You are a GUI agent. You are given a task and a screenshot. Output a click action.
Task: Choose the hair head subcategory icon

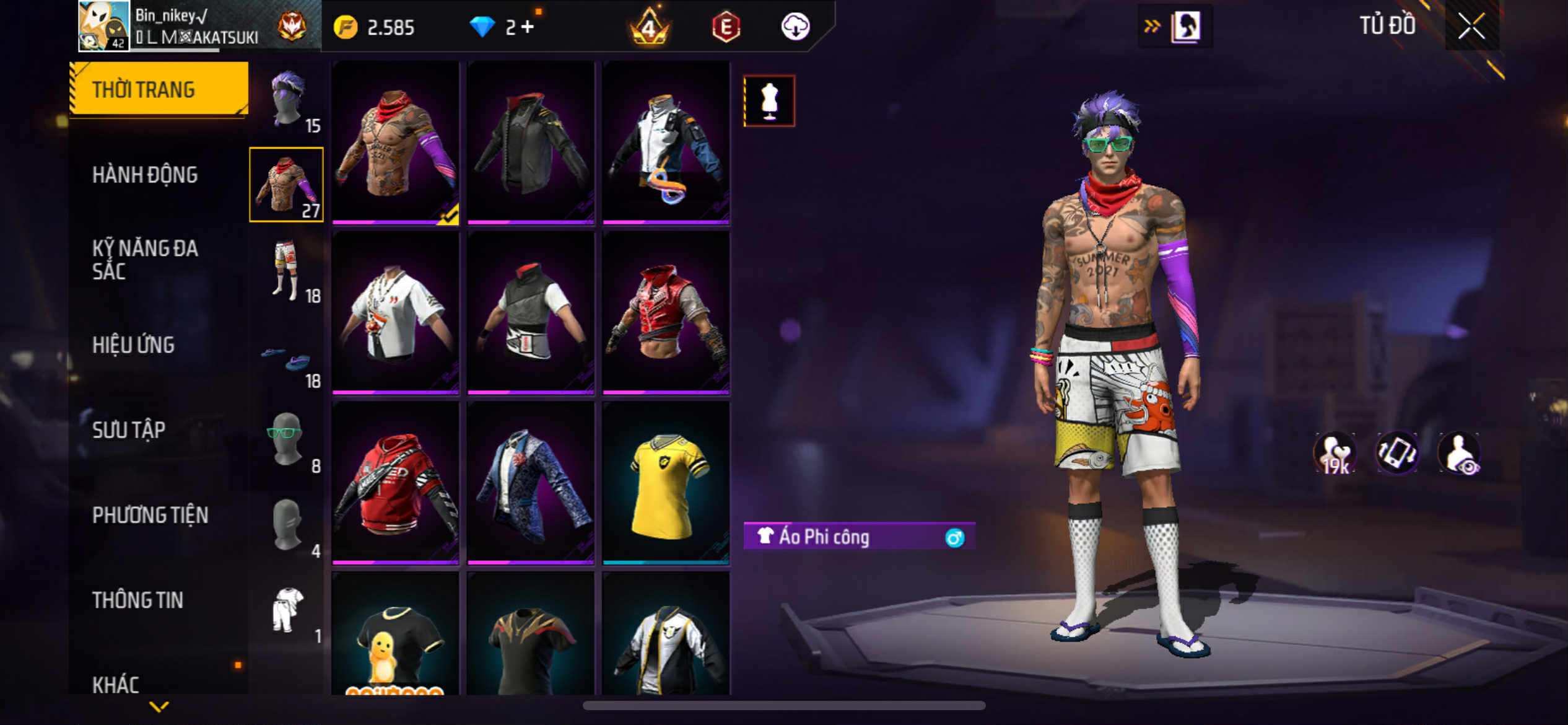[287, 100]
